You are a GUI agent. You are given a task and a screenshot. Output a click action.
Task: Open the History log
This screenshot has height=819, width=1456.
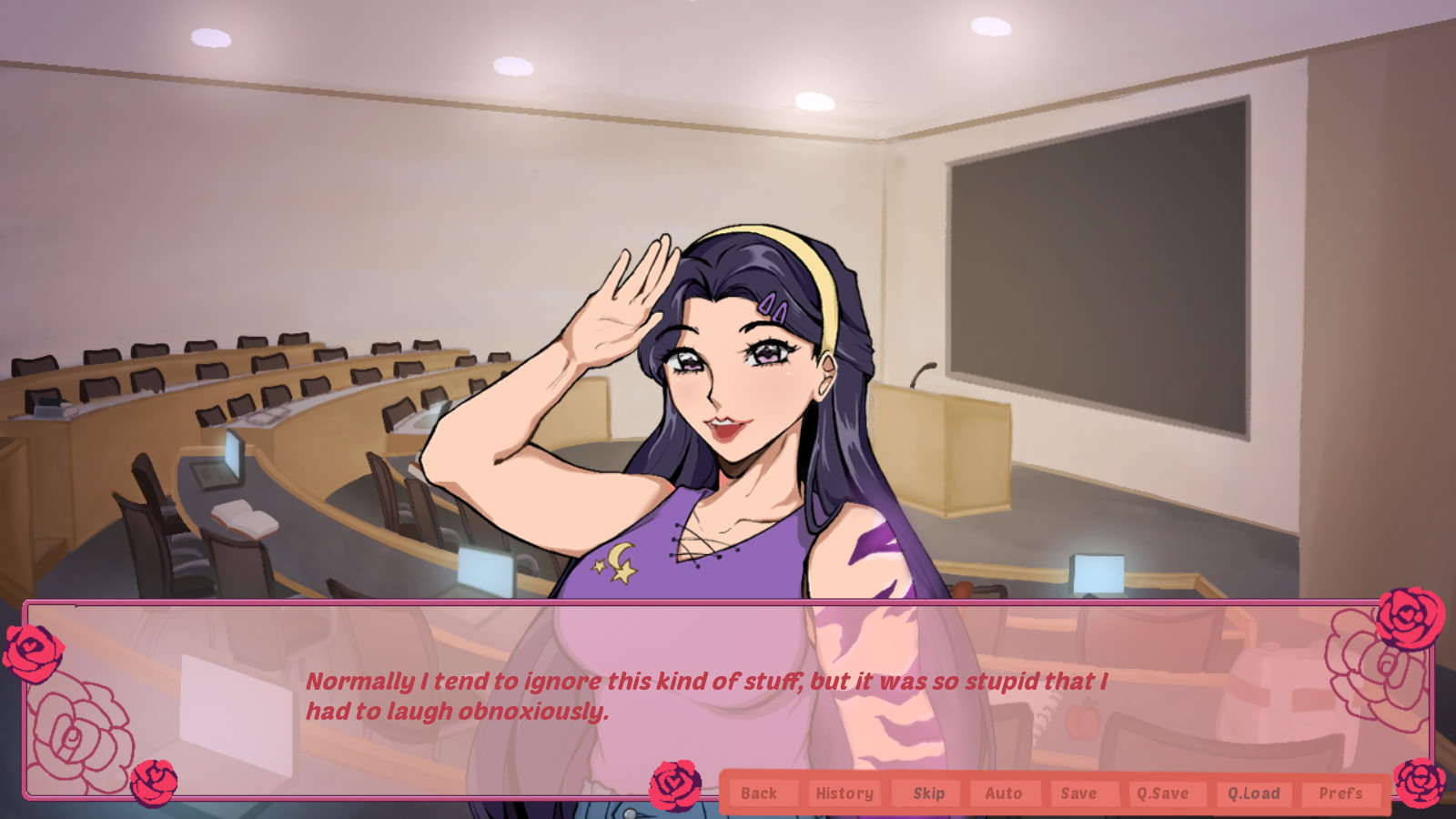[844, 794]
